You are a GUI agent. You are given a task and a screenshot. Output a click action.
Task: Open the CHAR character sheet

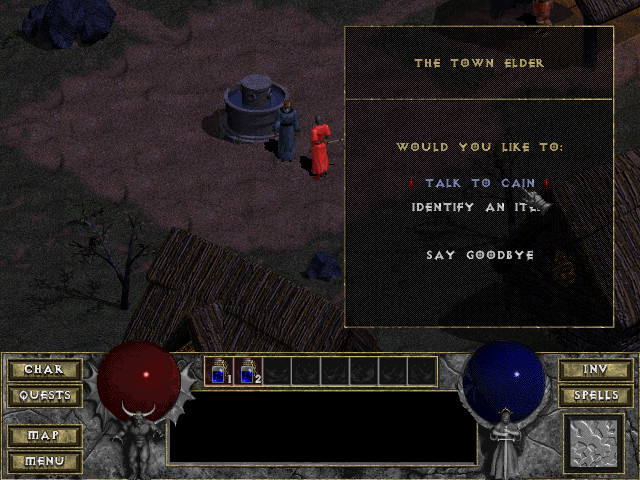tap(43, 370)
